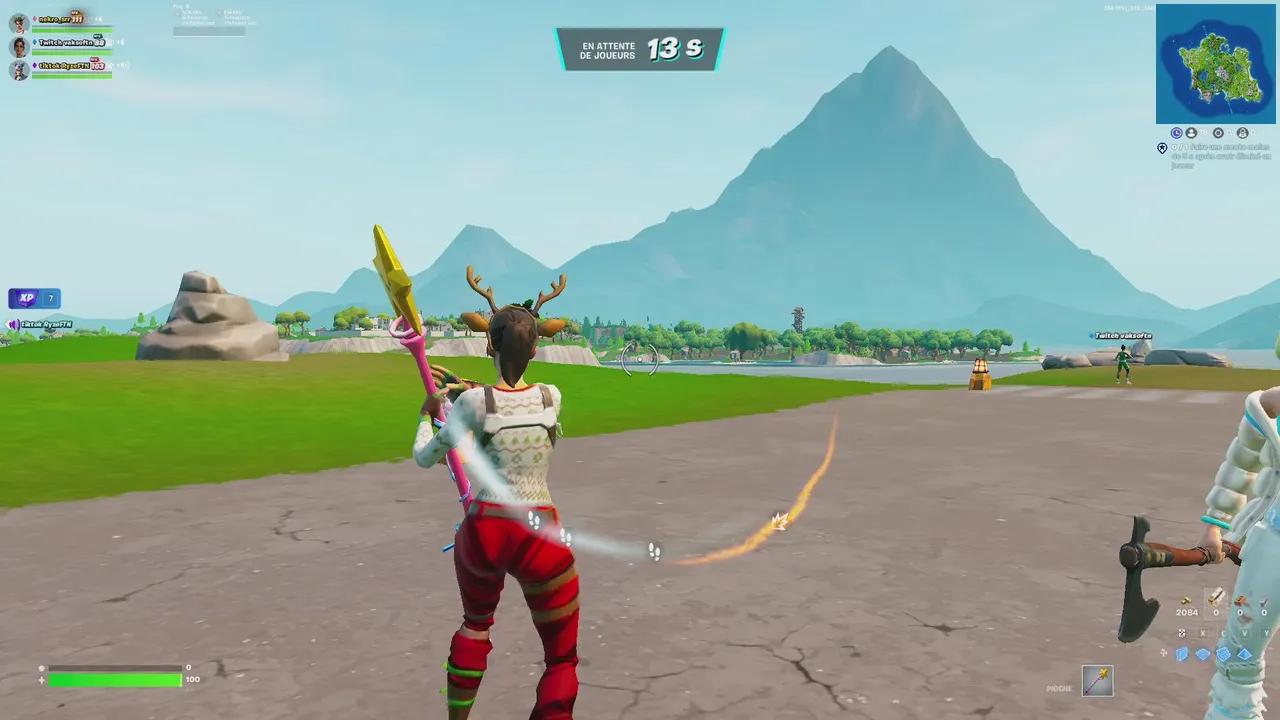Open the minimap in the top right corner
1280x720 pixels.
pos(1216,65)
